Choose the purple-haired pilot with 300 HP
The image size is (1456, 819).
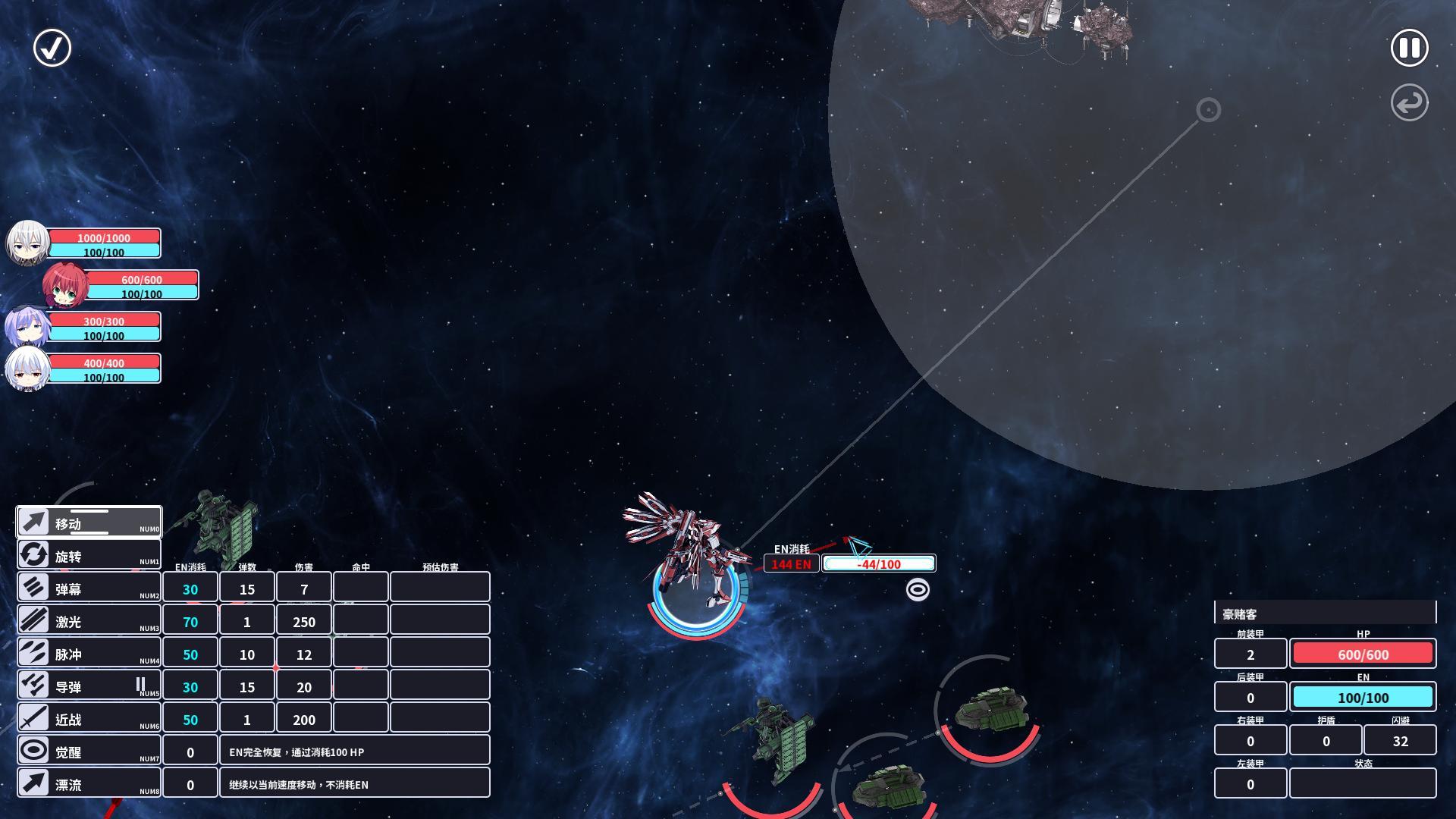pyautogui.click(x=28, y=327)
